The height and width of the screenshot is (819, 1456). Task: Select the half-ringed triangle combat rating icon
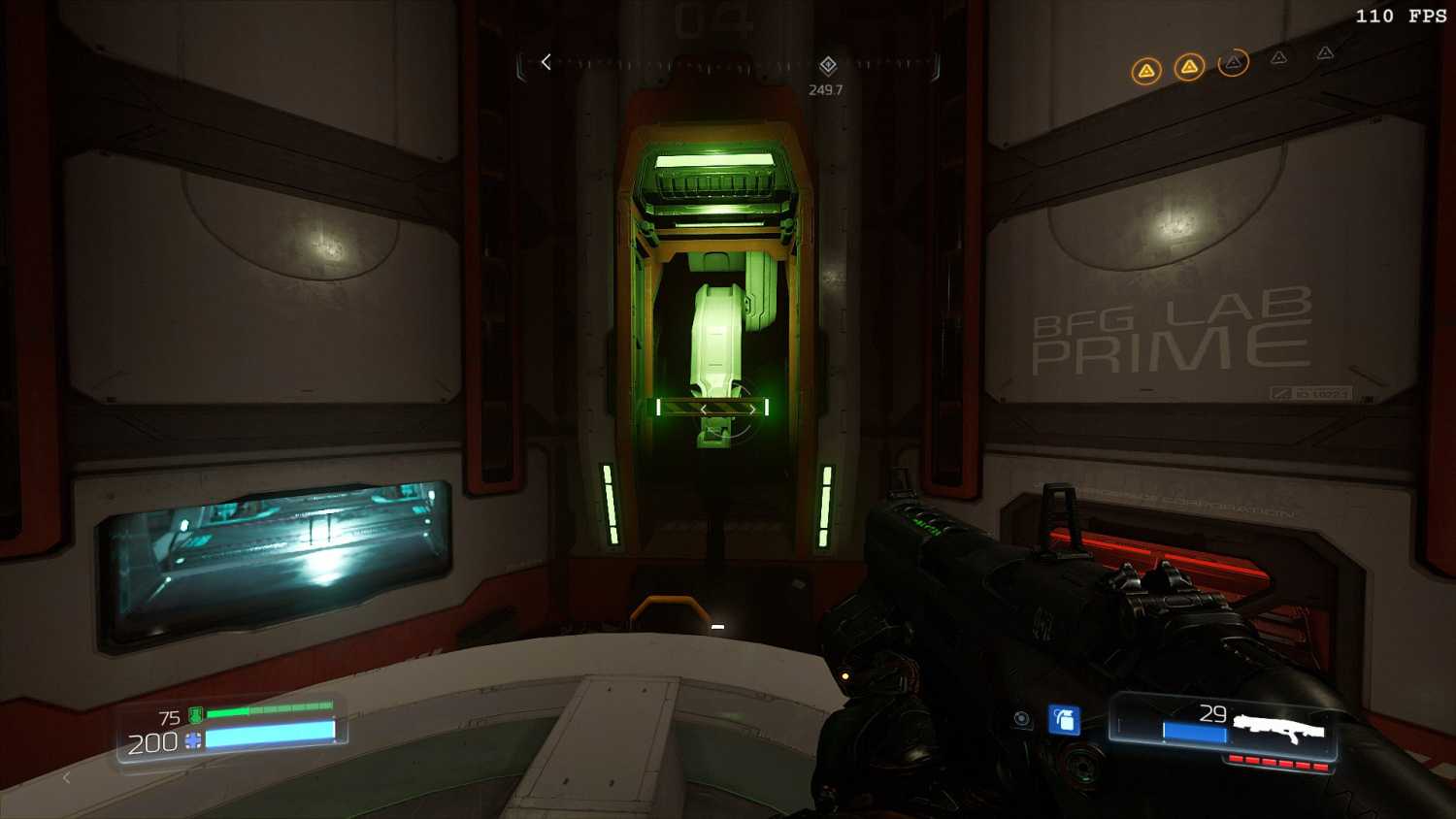point(1233,63)
